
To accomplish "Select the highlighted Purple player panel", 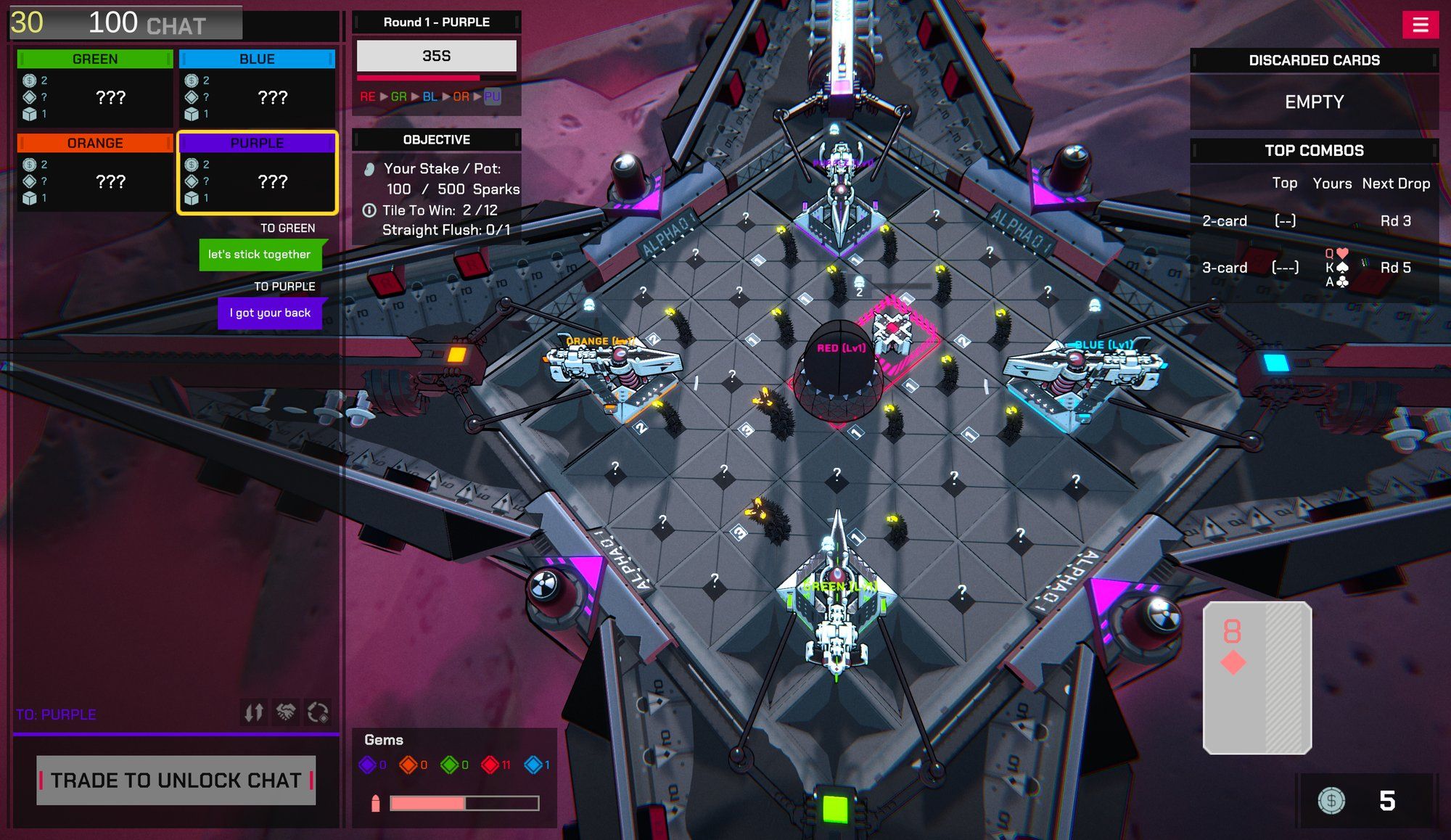I will [x=257, y=173].
